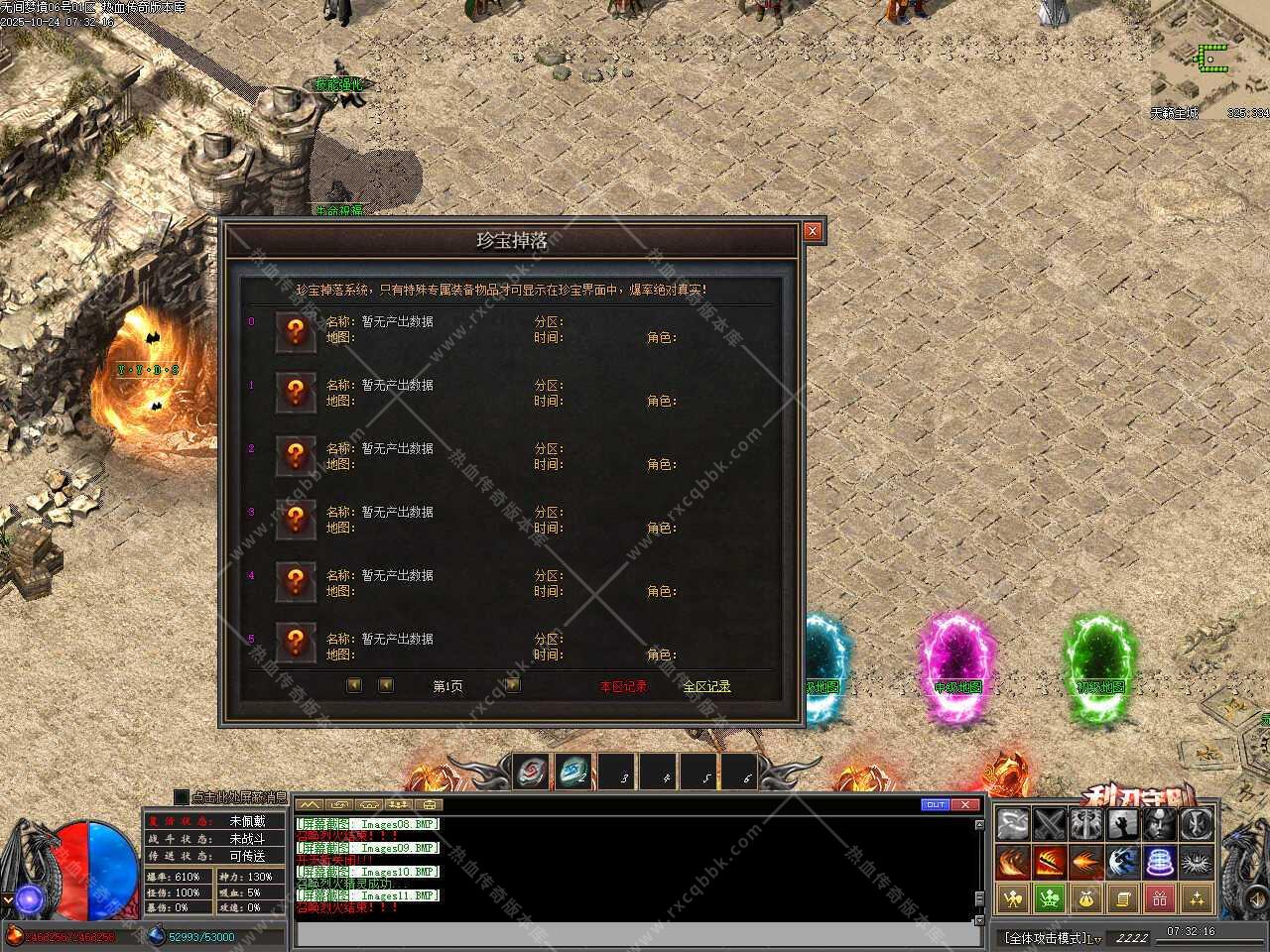Select the crossed swords icon
This screenshot has width=1270, height=952.
(1050, 824)
